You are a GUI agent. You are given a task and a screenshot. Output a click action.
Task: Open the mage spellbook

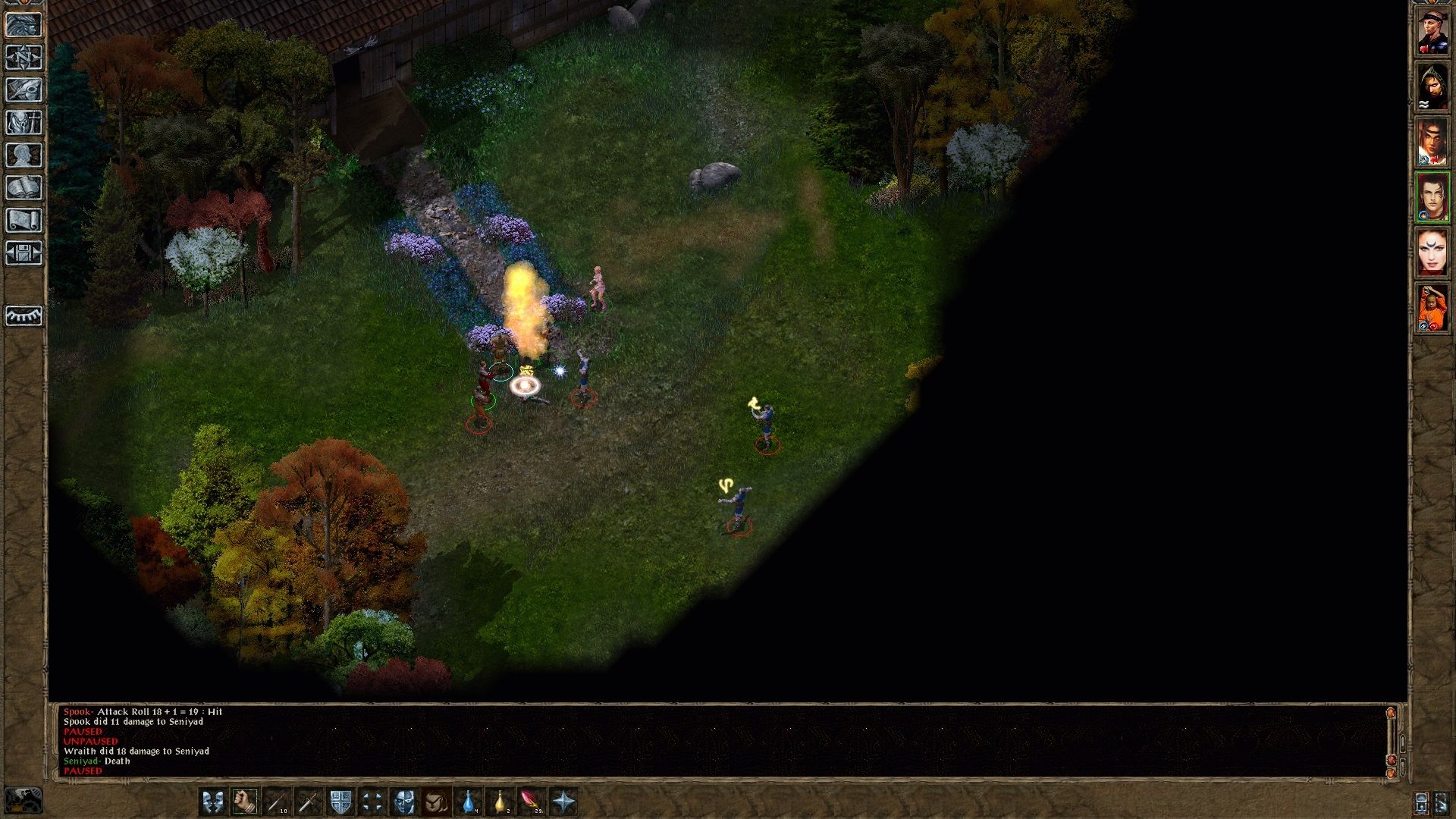[24, 187]
